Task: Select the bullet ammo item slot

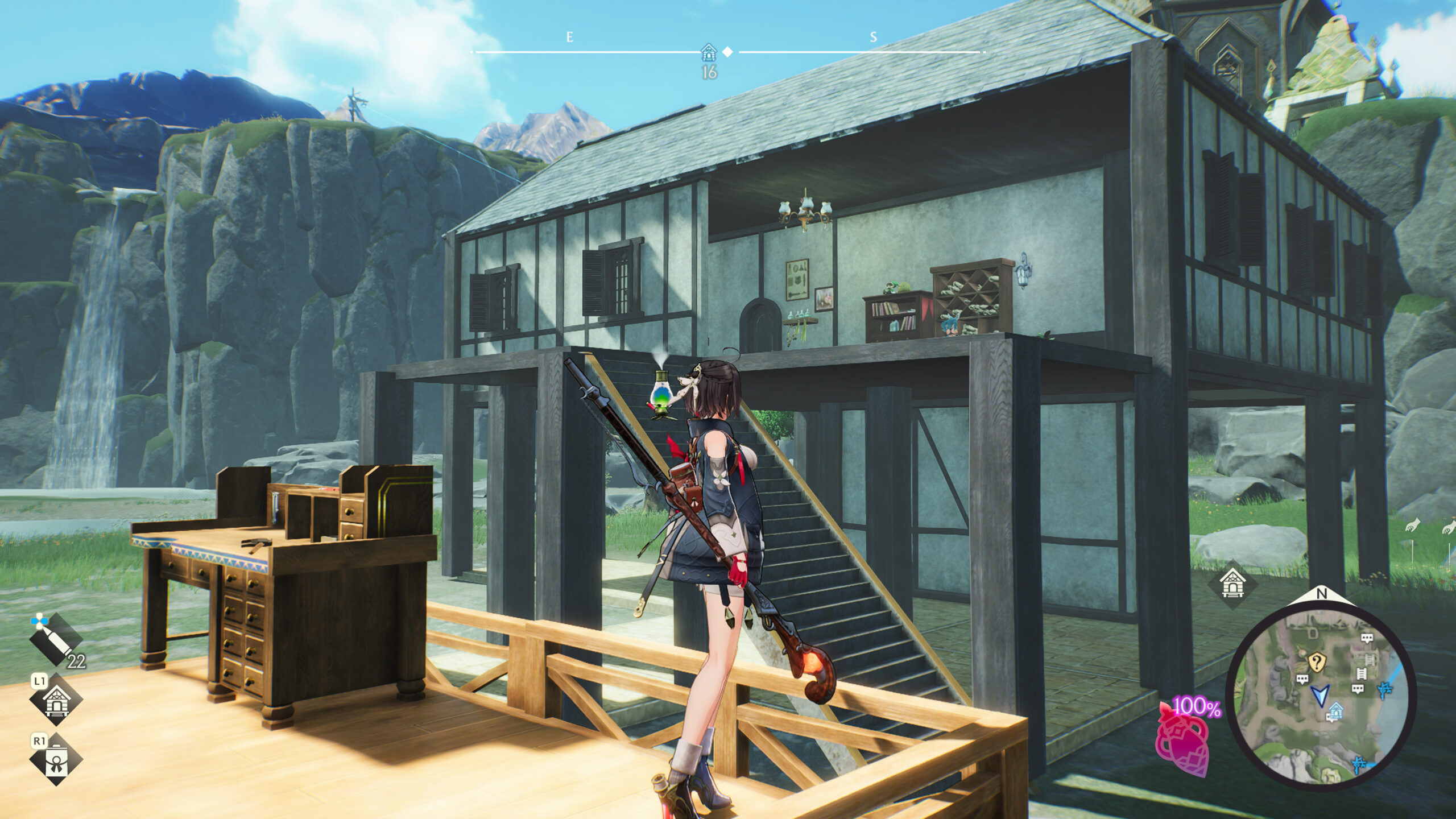Action: (x=55, y=641)
